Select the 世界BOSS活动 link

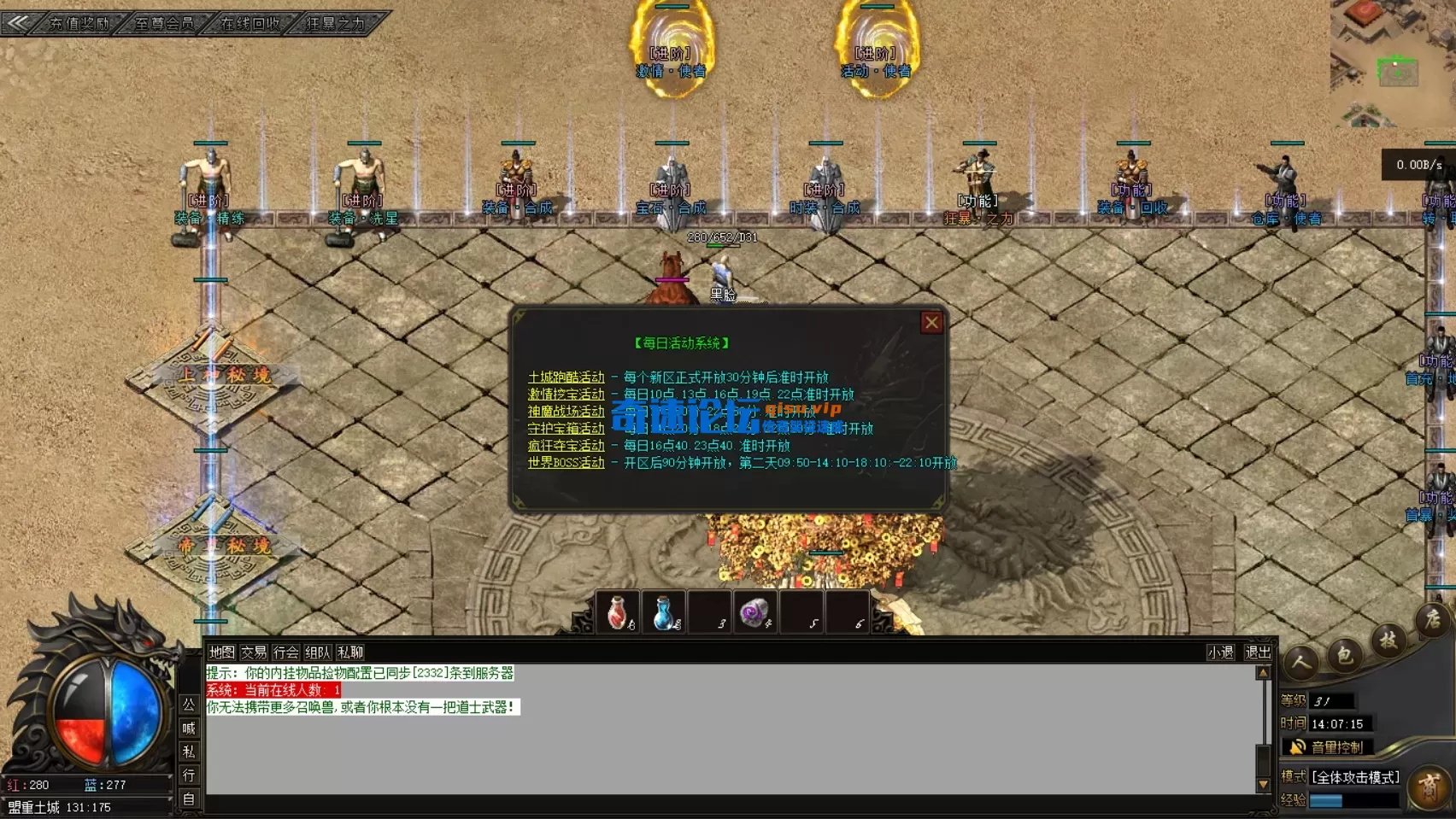point(566,463)
